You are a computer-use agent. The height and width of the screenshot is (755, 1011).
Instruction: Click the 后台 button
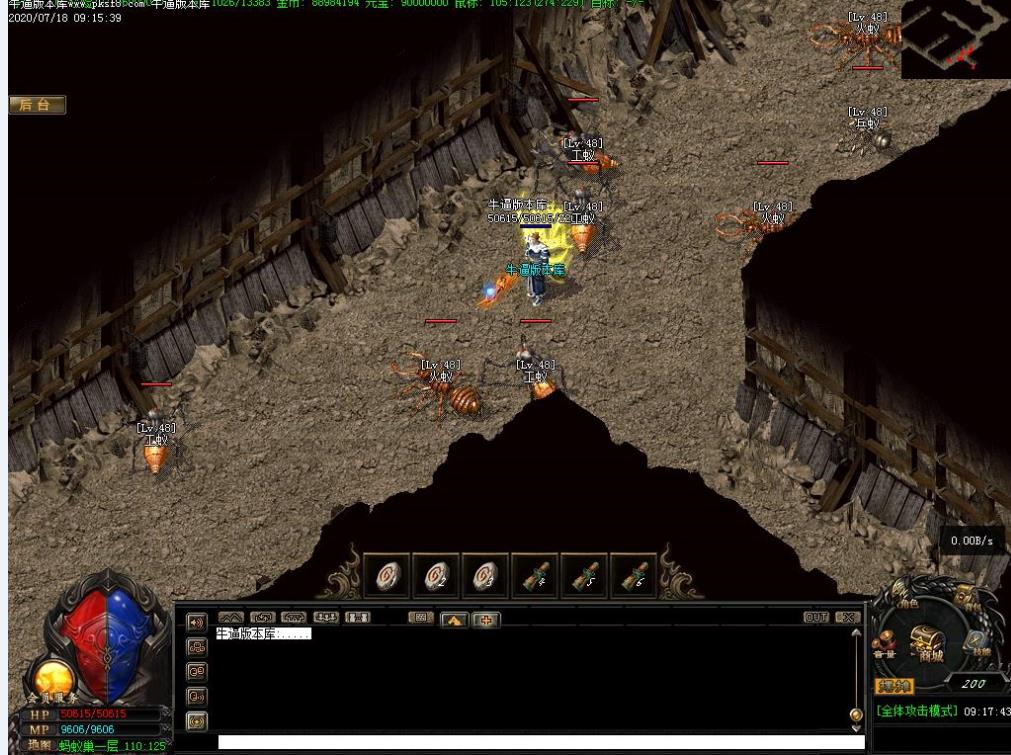tap(37, 105)
